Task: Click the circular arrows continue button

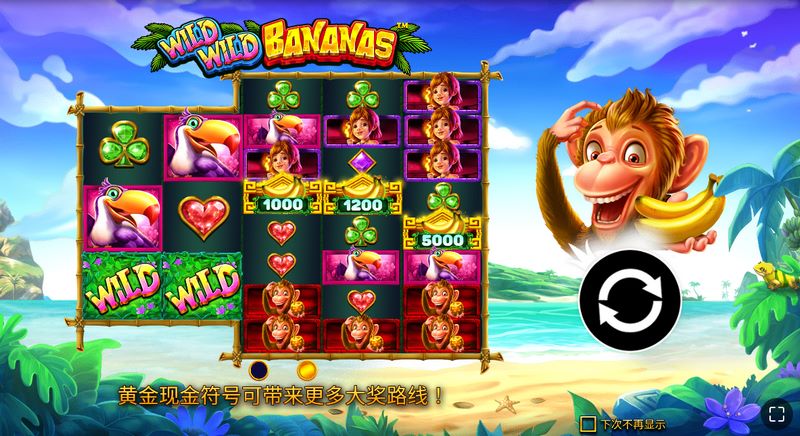Action: [629, 297]
